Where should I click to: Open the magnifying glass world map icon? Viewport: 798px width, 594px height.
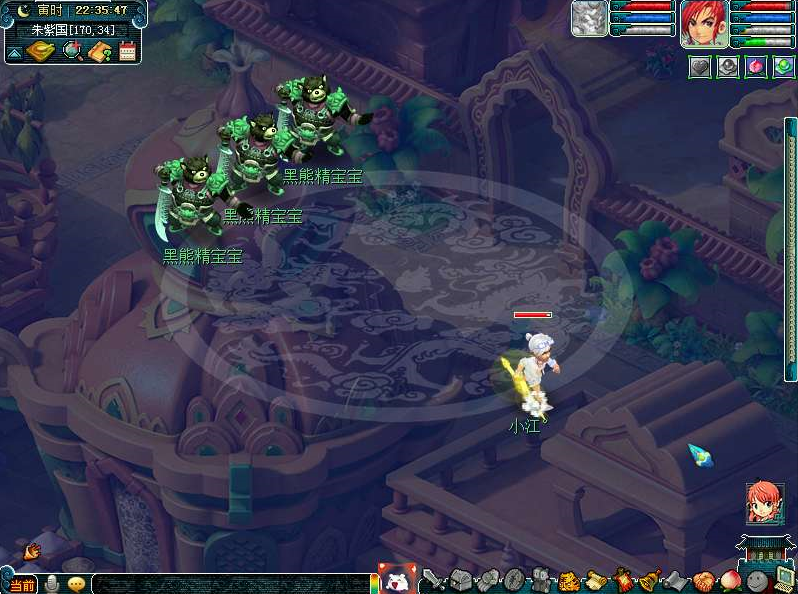click(72, 51)
